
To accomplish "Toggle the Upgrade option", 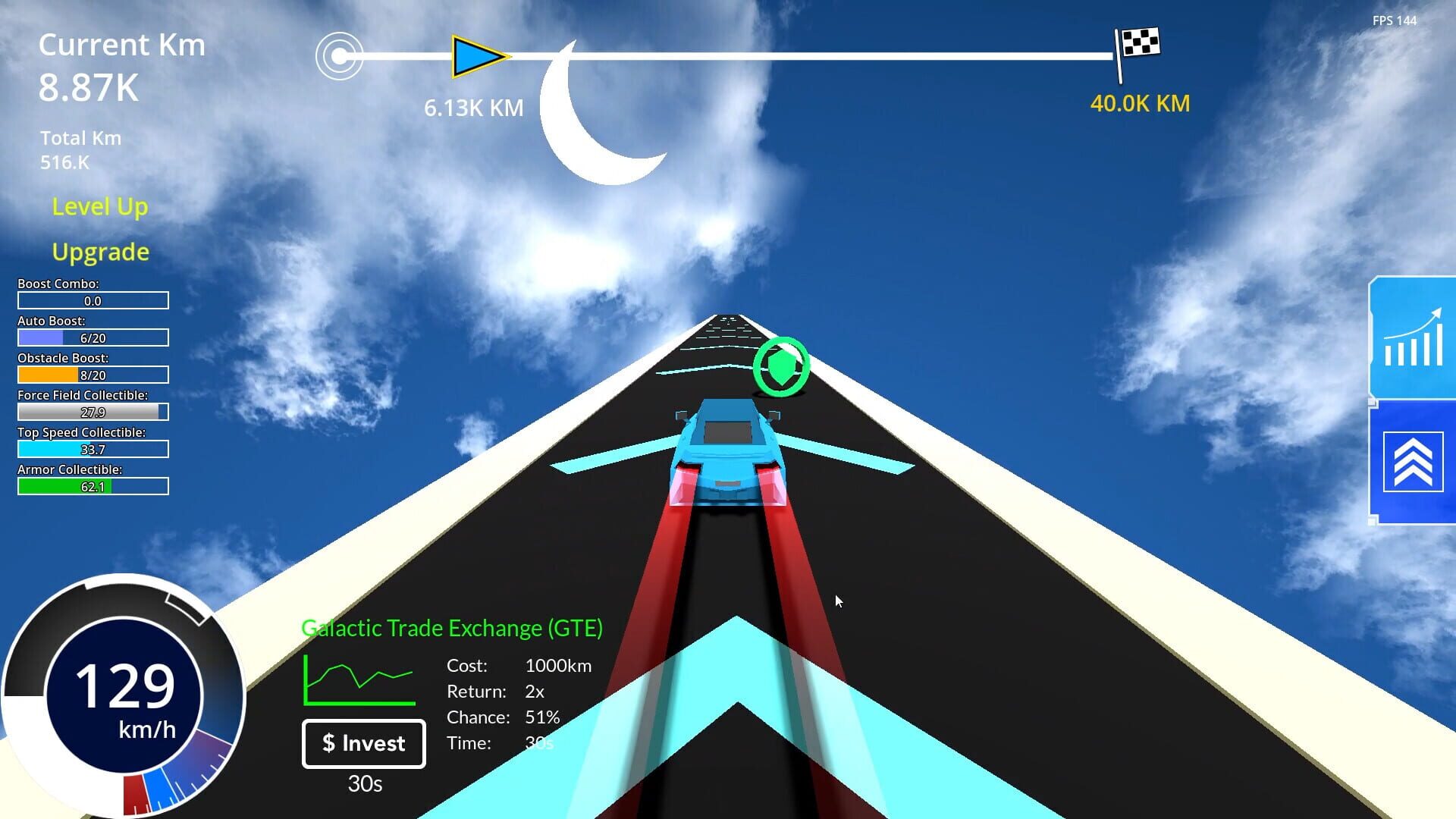I will (x=100, y=251).
